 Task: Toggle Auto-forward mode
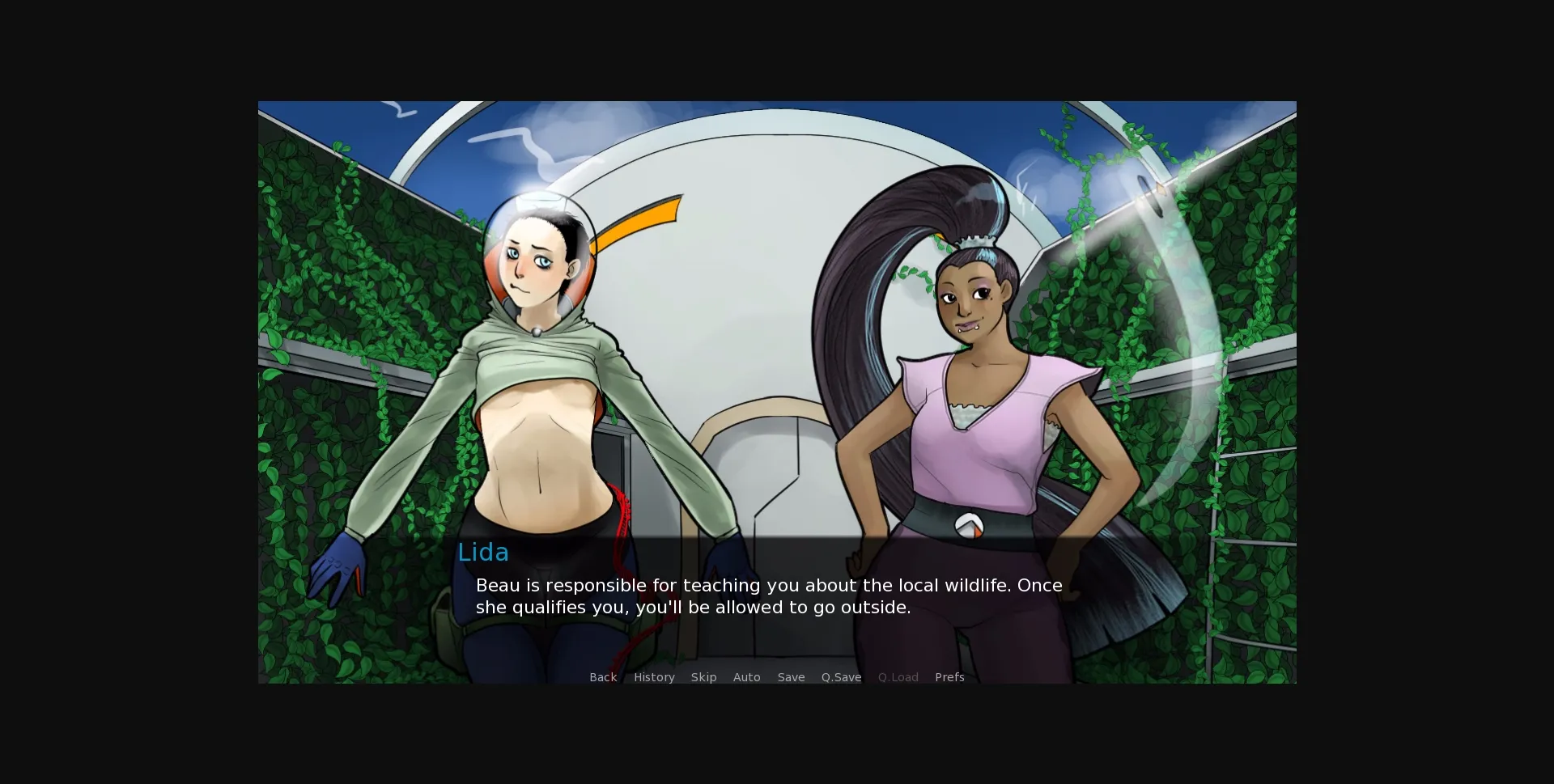click(x=746, y=677)
